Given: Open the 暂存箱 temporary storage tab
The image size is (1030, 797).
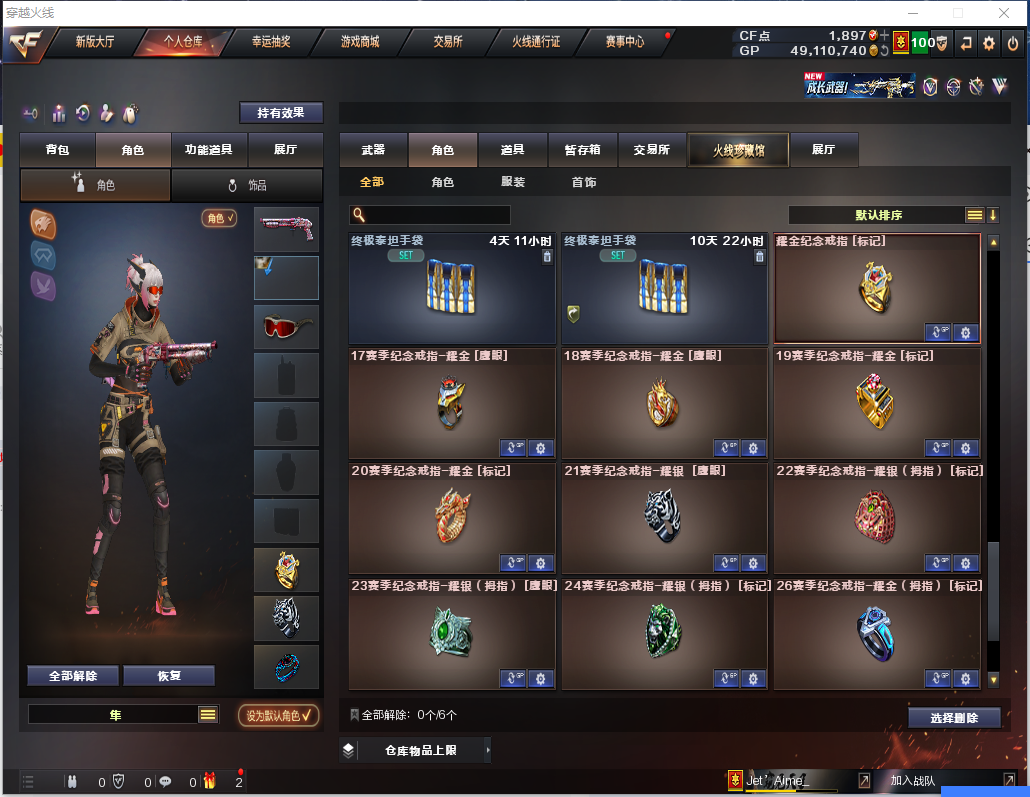Looking at the screenshot, I should [583, 150].
